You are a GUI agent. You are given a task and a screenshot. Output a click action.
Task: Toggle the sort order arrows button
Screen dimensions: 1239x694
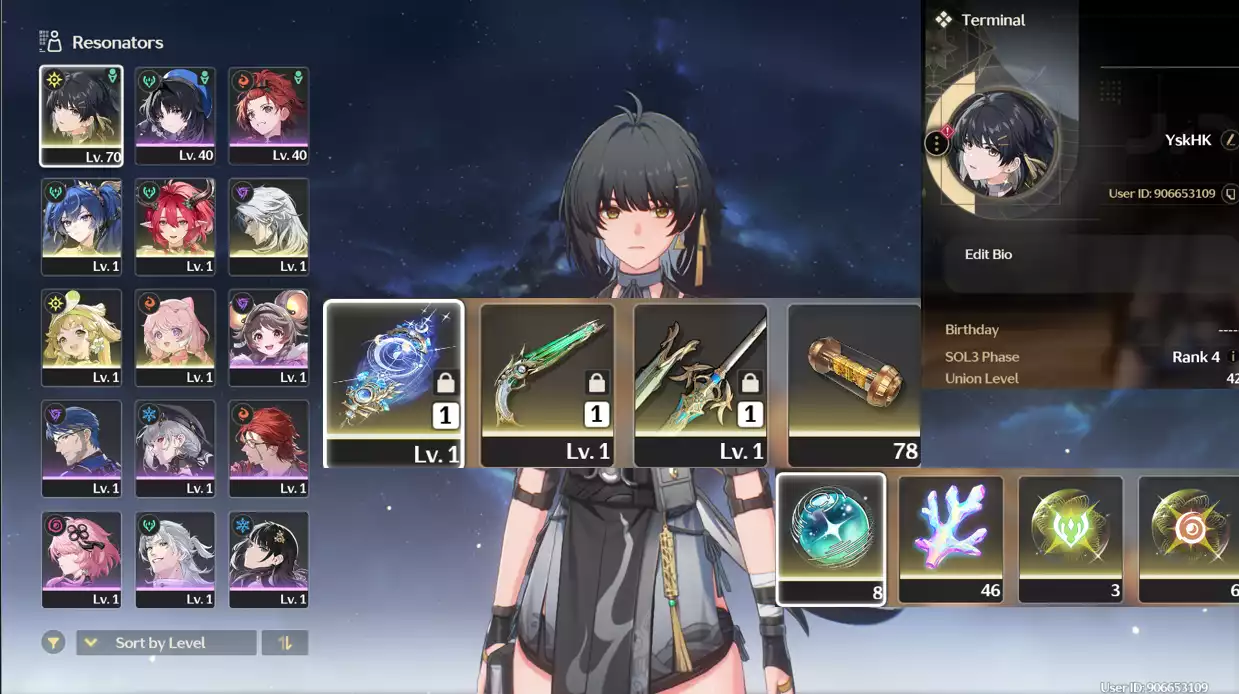point(285,643)
